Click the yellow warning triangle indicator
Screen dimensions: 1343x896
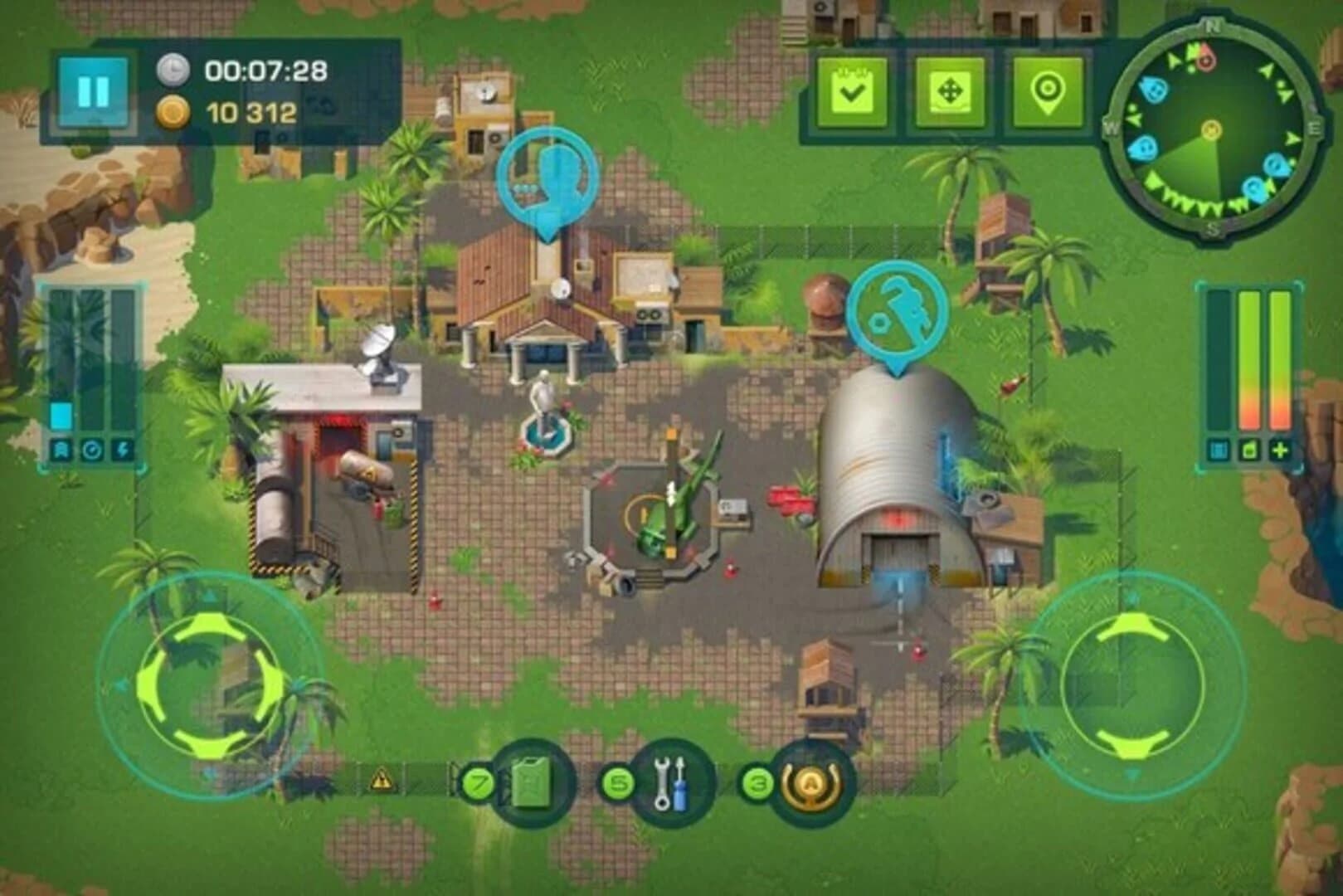(382, 780)
